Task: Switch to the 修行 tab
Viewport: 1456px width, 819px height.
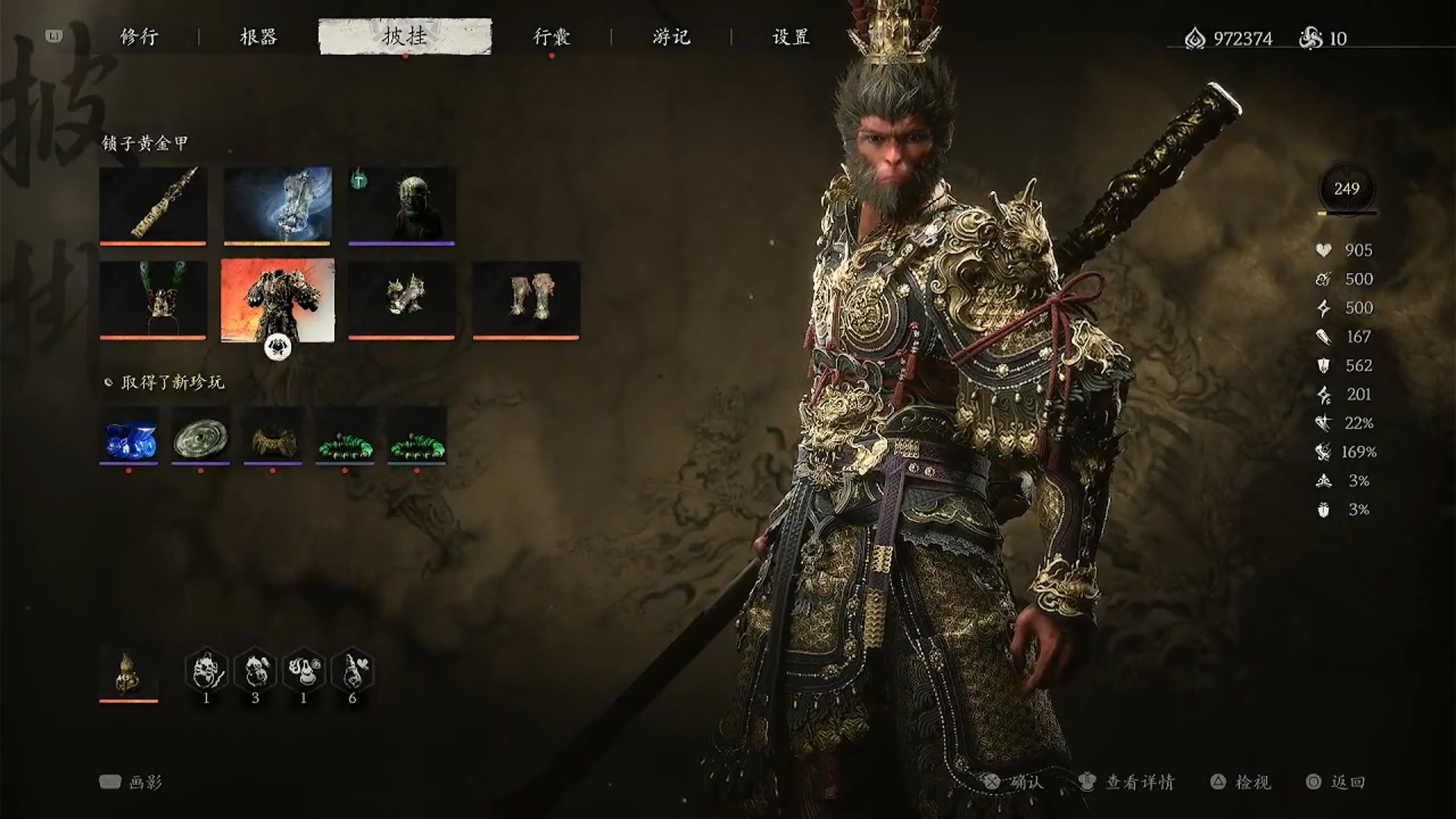Action: pos(140,36)
